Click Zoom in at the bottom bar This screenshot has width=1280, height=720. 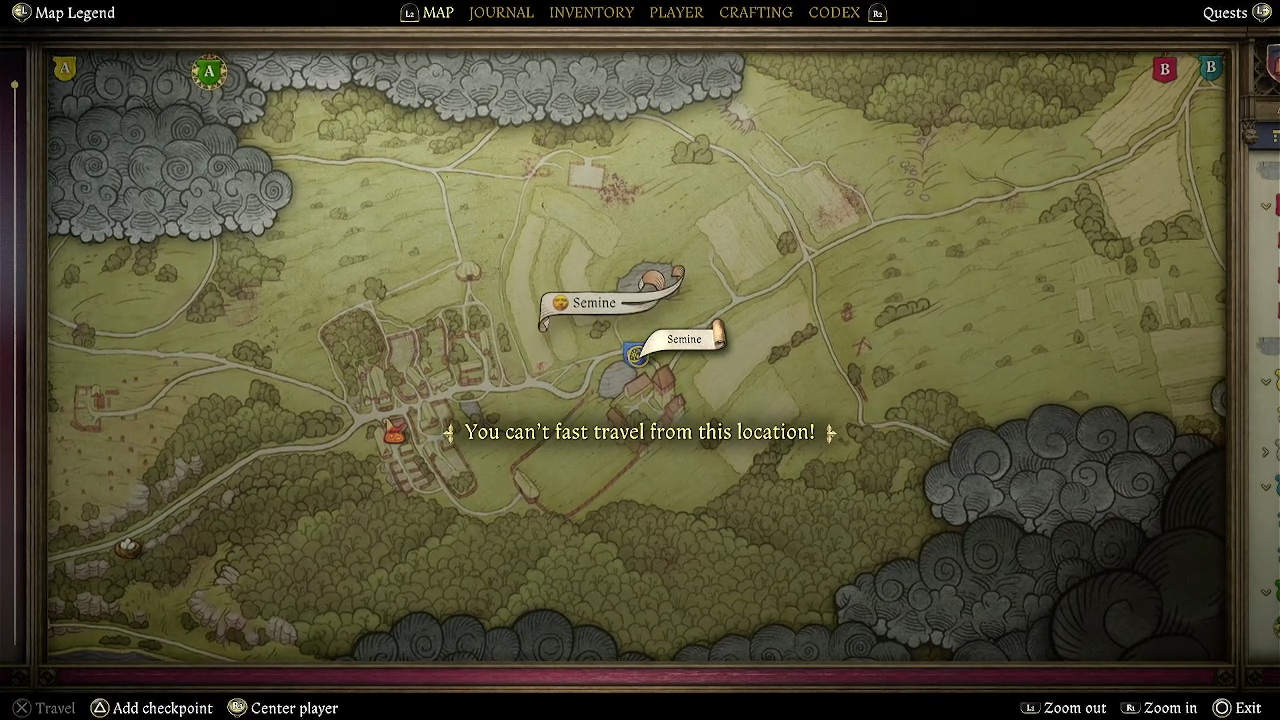pyautogui.click(x=1170, y=707)
